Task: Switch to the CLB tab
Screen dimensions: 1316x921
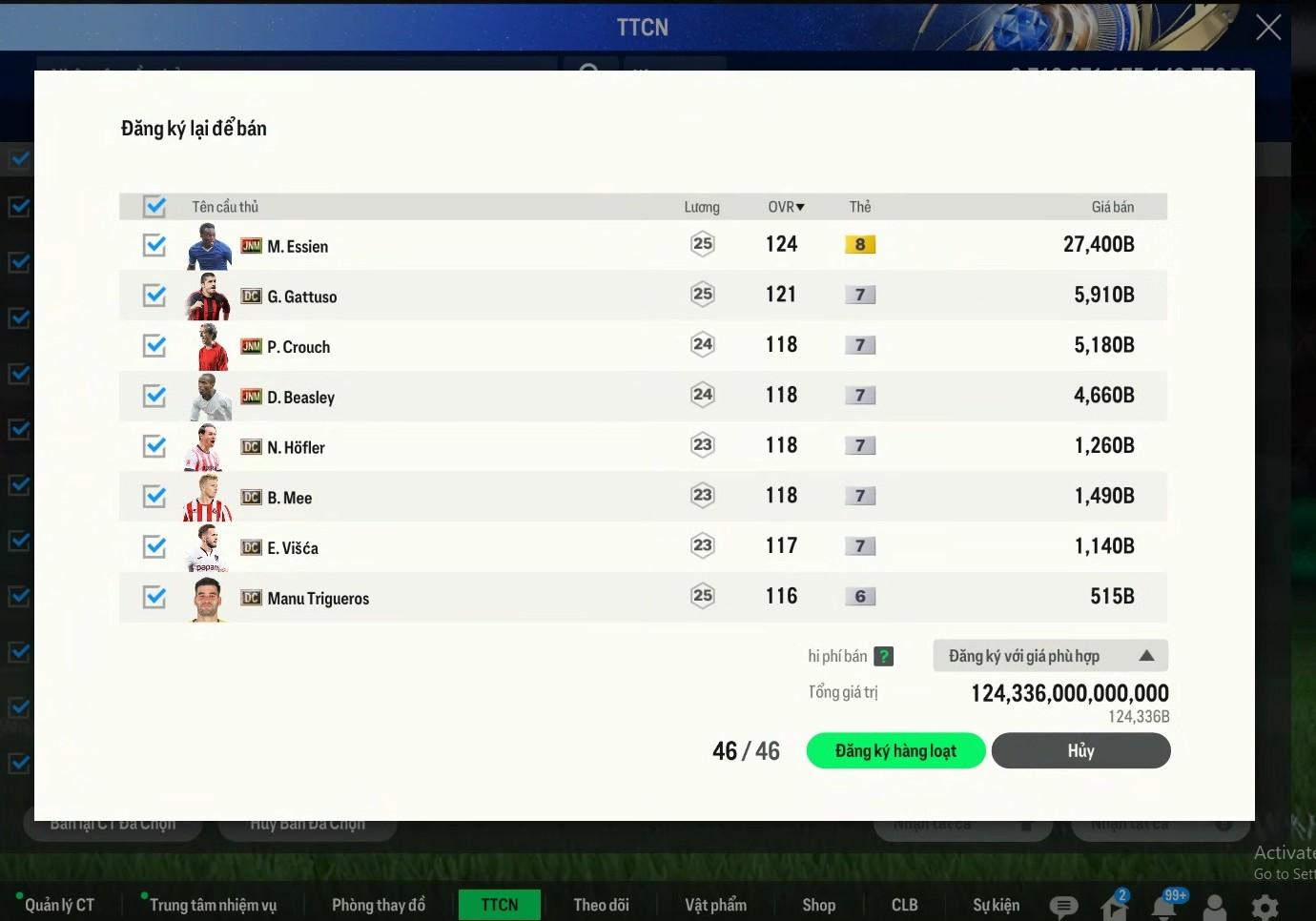Action: (x=904, y=905)
